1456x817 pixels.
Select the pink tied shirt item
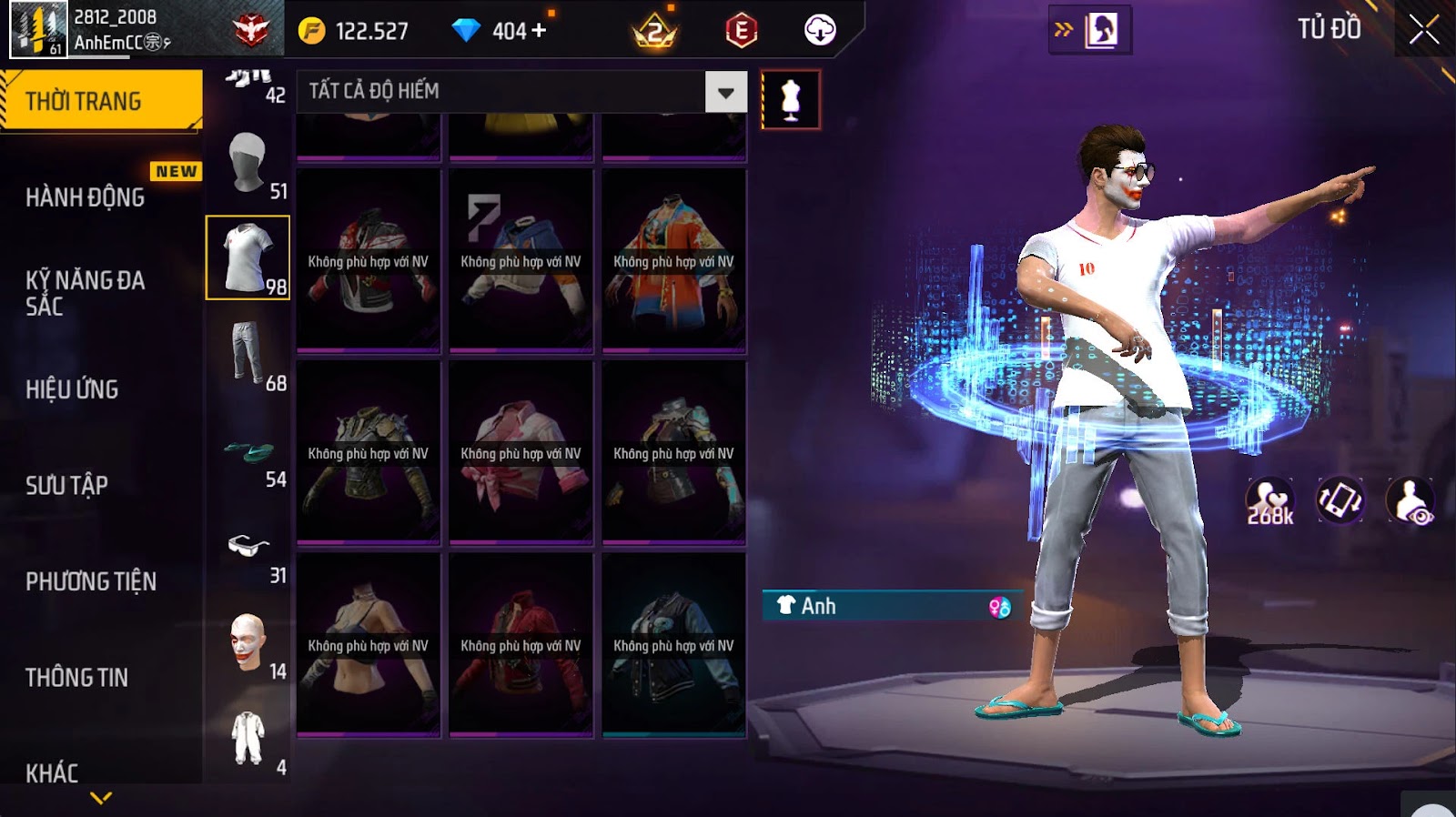click(521, 453)
